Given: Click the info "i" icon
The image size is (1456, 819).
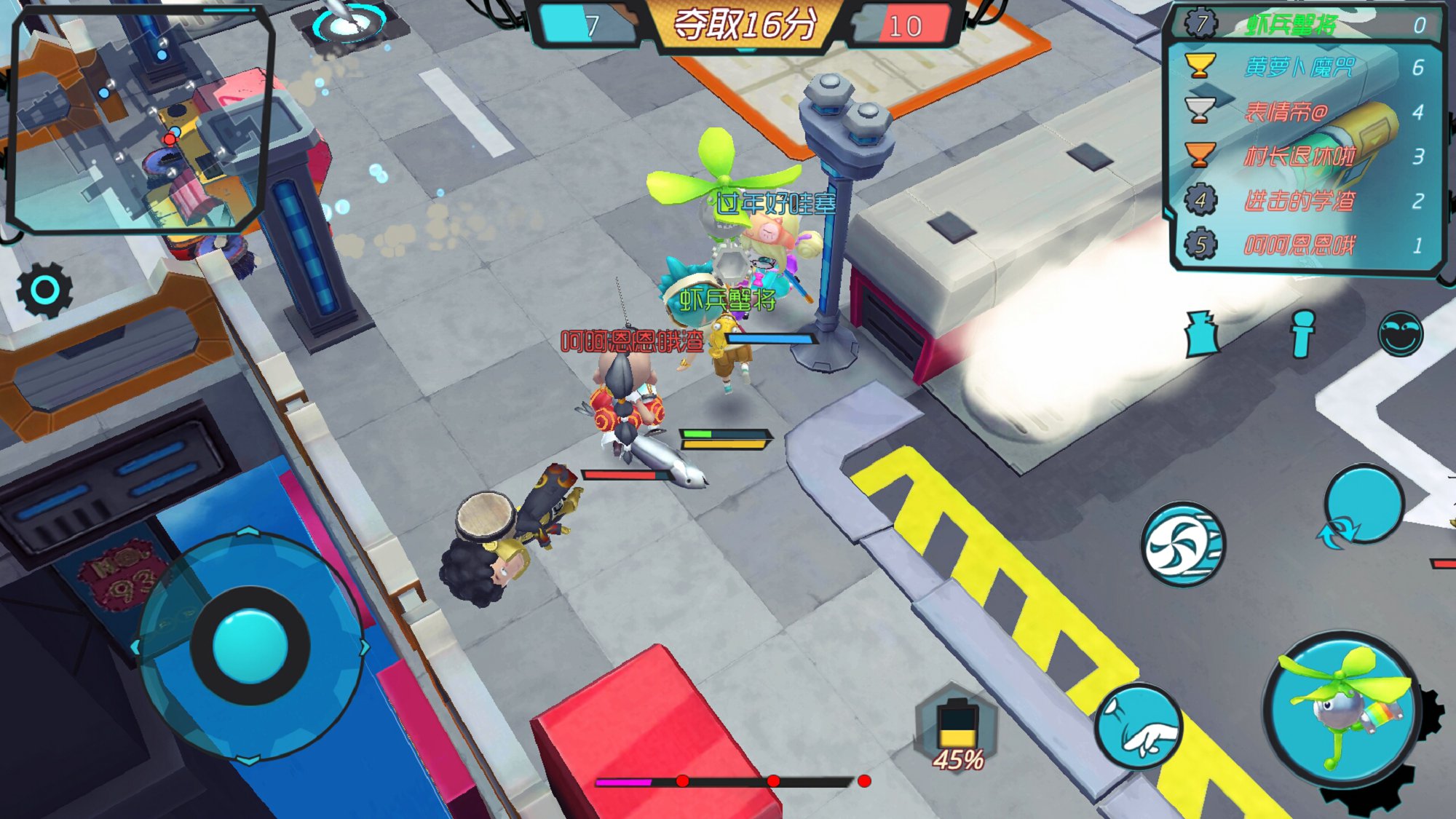Looking at the screenshot, I should (1302, 334).
